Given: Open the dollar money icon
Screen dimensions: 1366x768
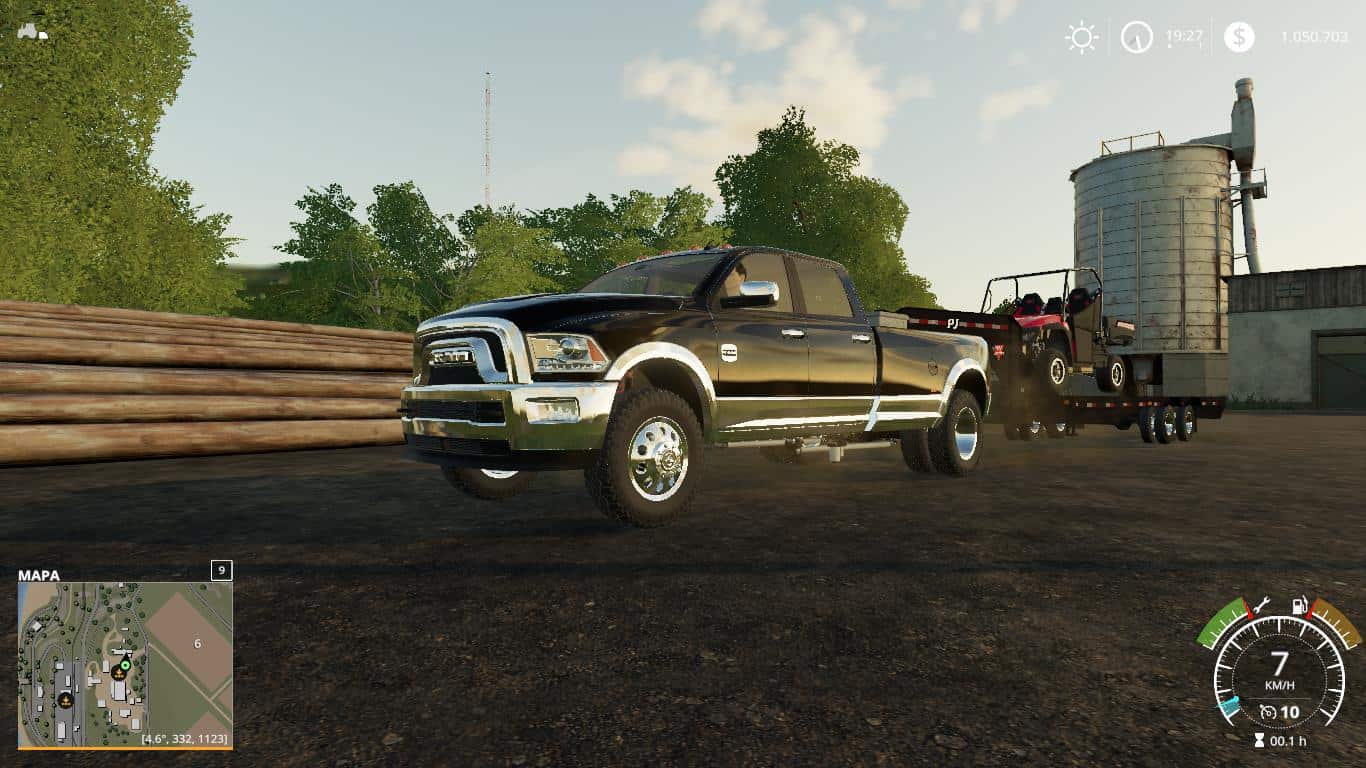Looking at the screenshot, I should pos(1239,38).
